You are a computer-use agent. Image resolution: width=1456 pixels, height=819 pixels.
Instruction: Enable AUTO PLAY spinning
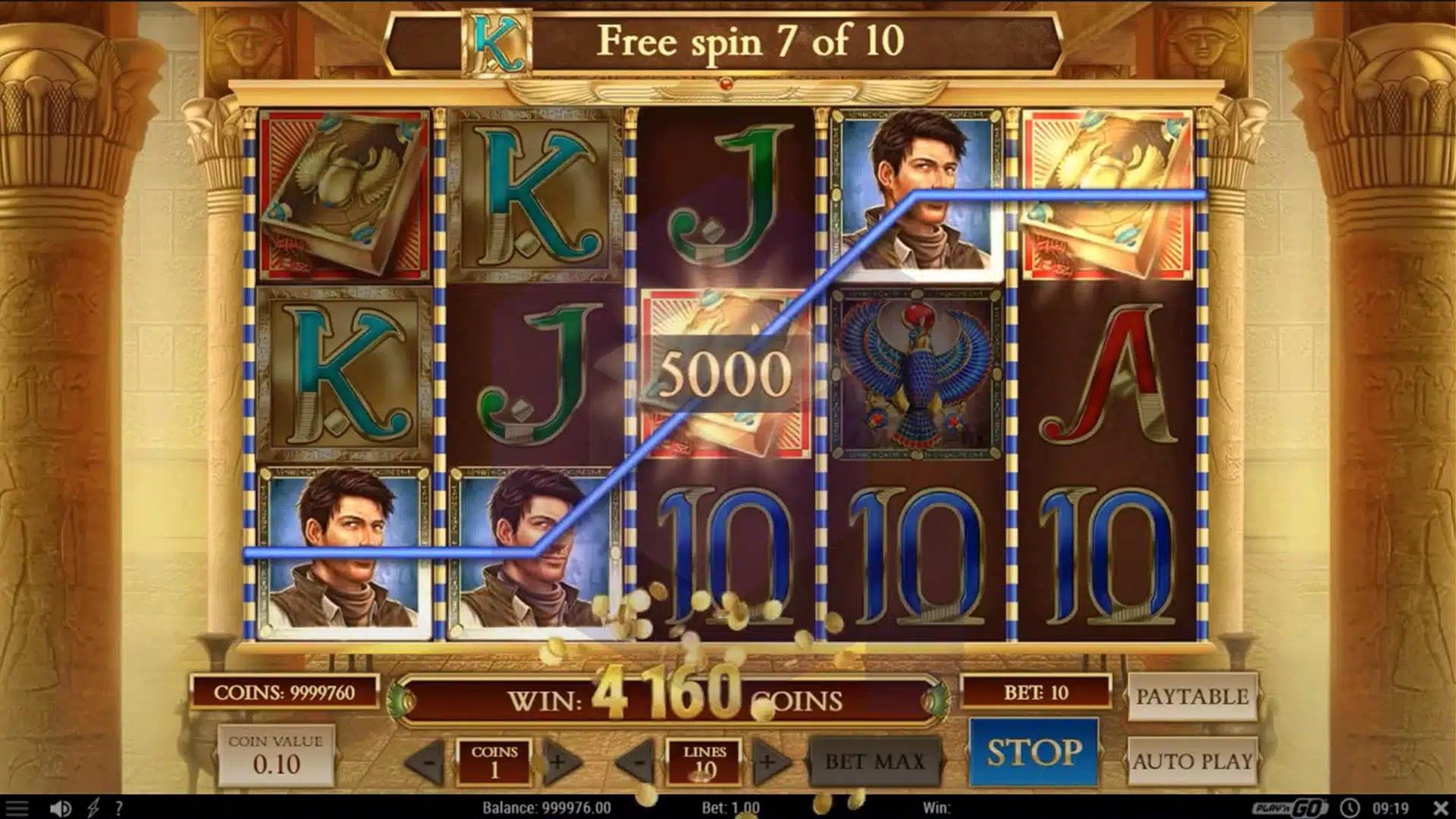coord(1194,761)
